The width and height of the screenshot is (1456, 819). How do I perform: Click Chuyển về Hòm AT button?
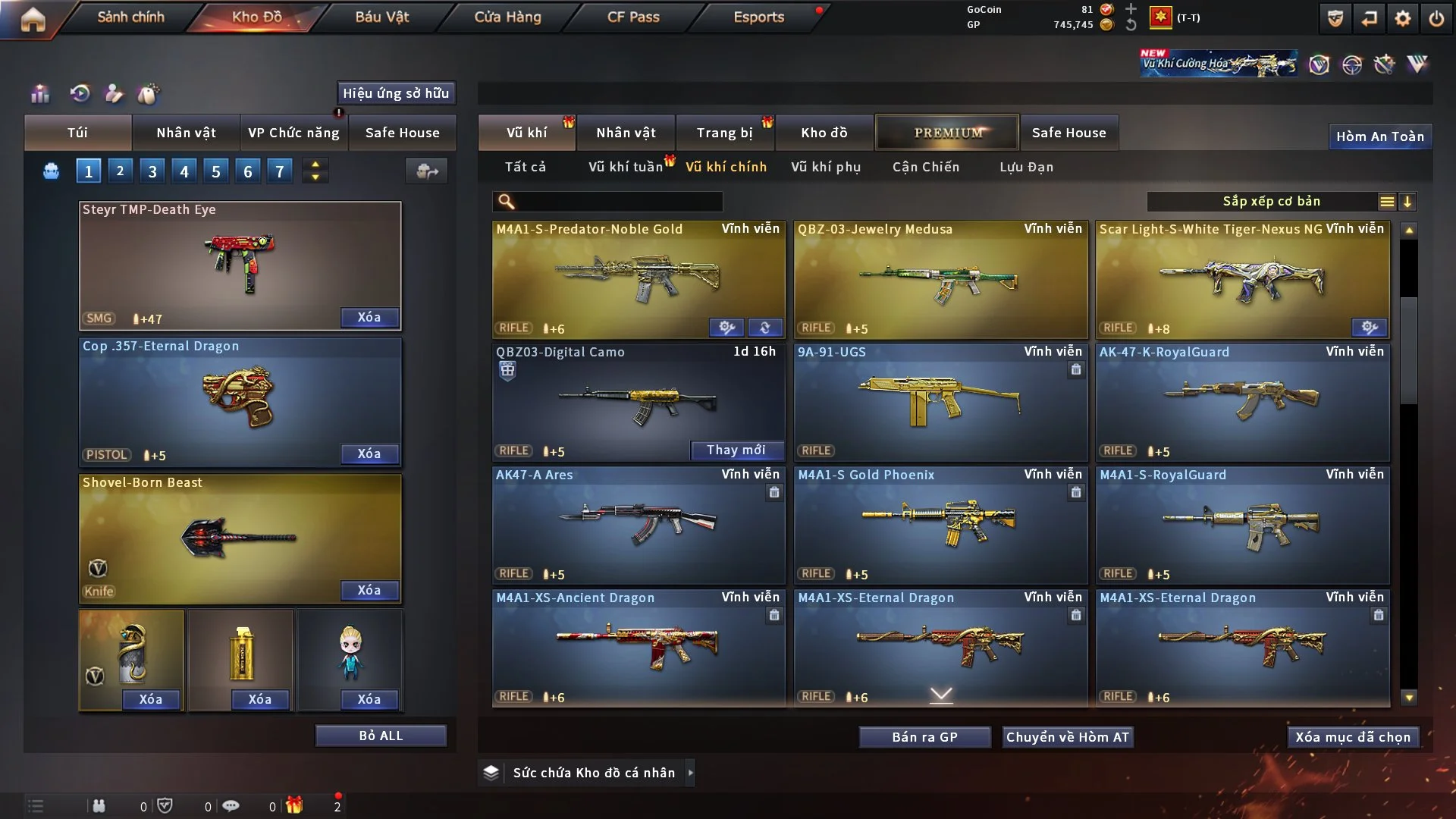1068,737
